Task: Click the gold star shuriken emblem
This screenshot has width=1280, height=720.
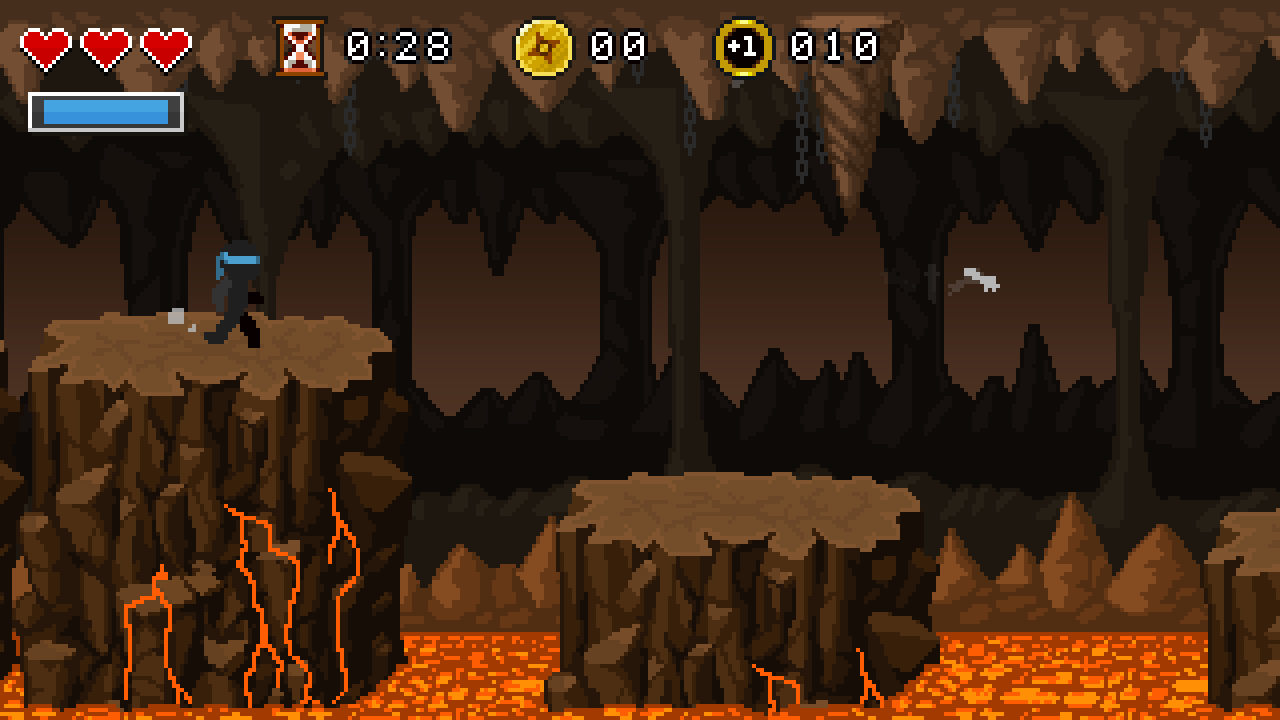Action: (x=541, y=45)
